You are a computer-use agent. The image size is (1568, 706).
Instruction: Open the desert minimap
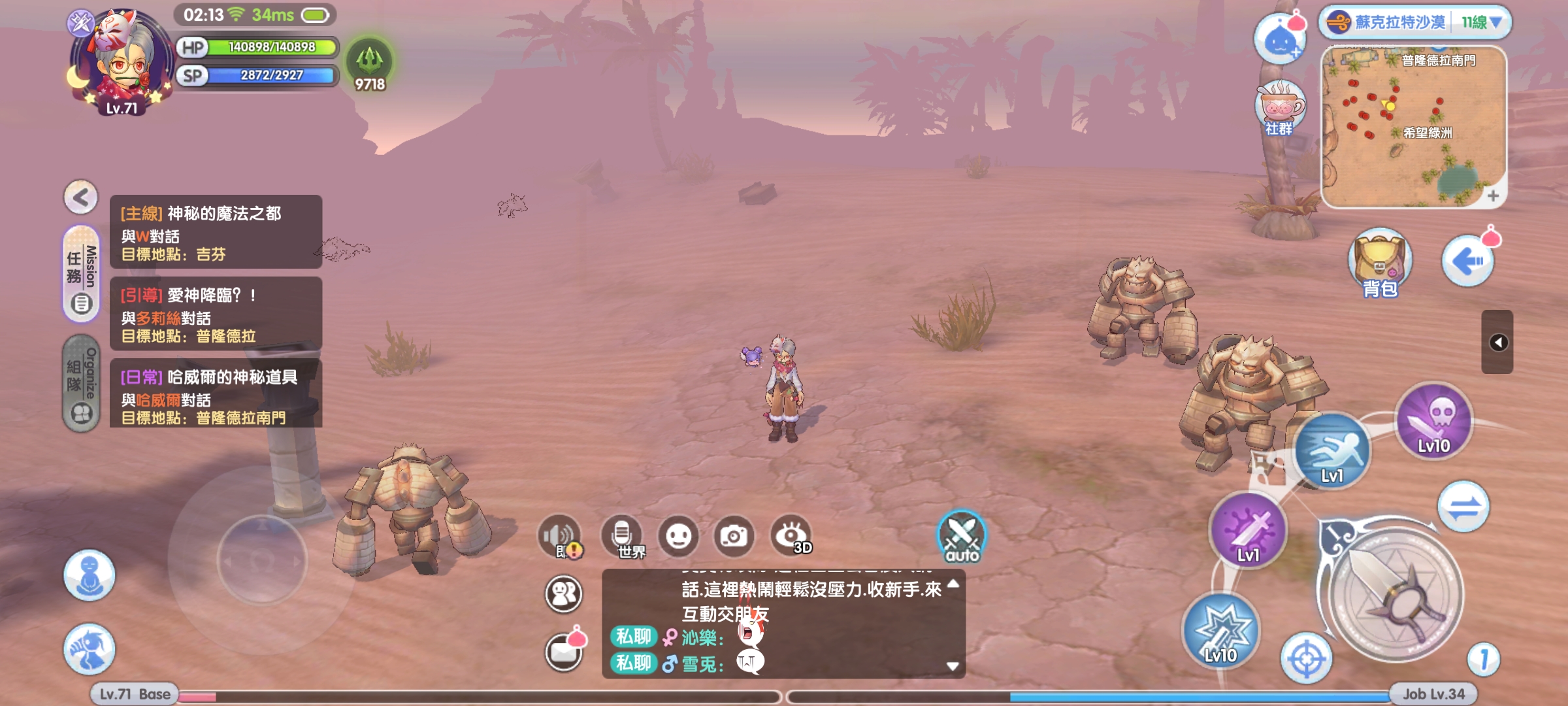1413,127
